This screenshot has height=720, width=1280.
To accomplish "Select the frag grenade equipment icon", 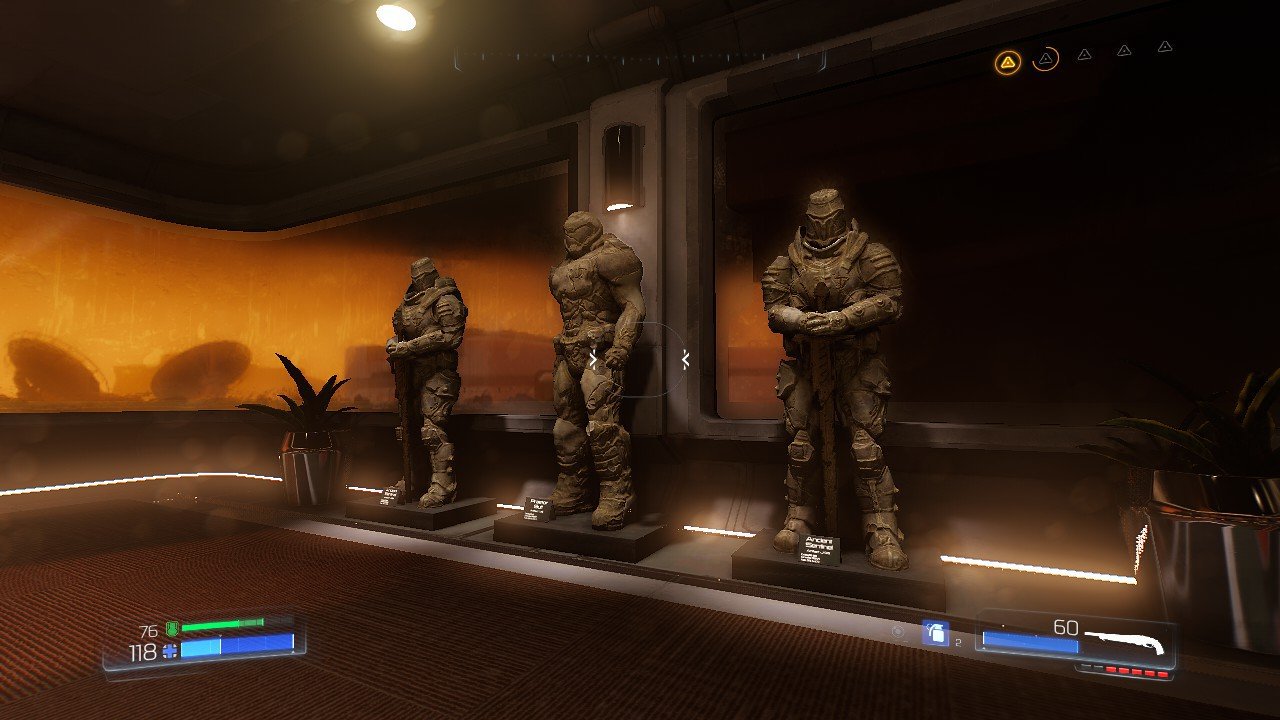I will (x=937, y=633).
